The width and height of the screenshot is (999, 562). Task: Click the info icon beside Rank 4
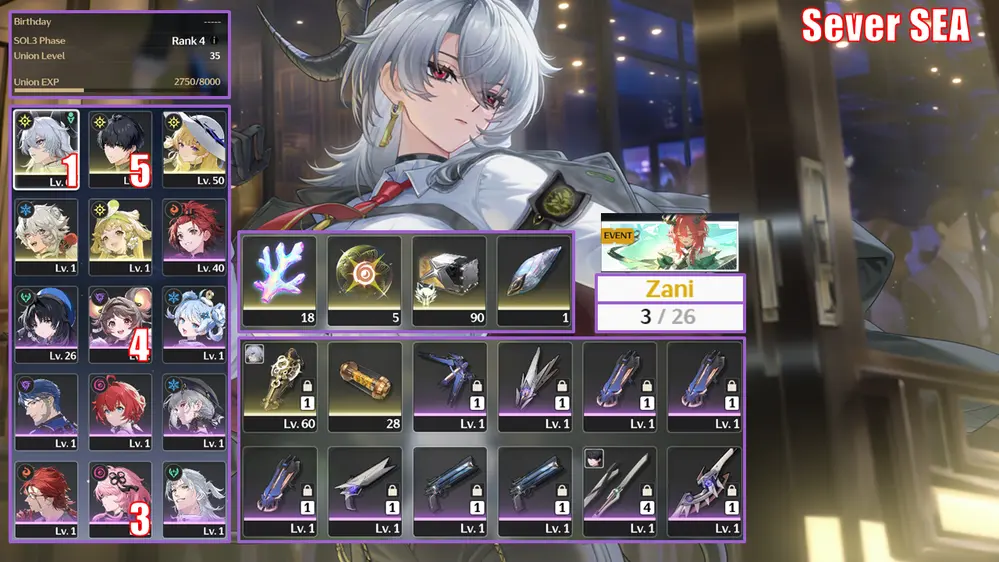[214, 41]
